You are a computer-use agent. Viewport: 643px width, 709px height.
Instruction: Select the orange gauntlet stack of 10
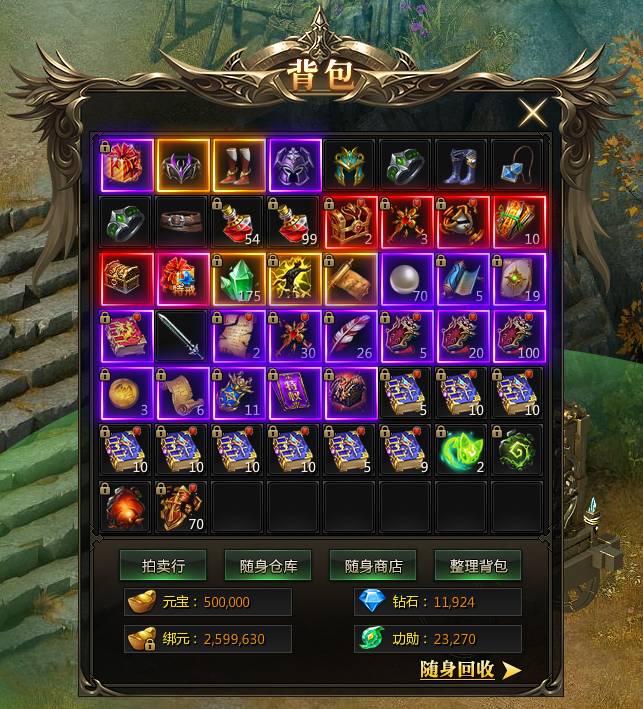point(518,222)
